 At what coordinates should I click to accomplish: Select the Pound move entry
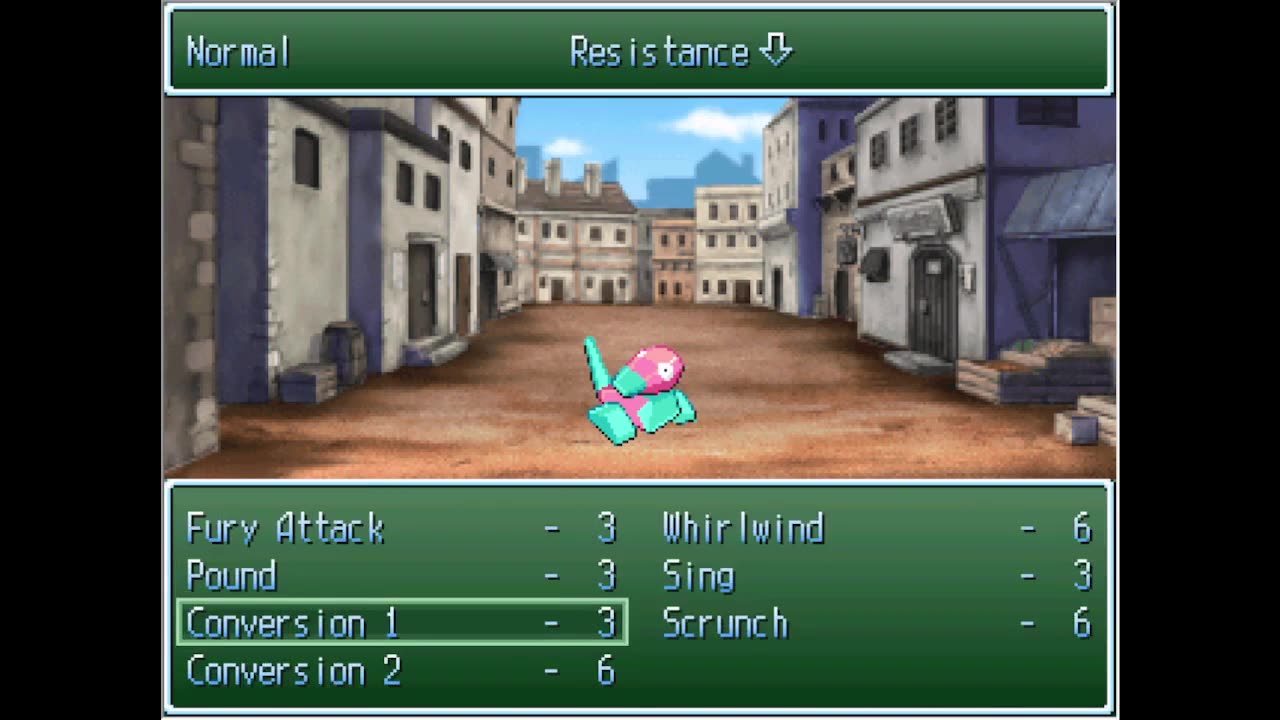pyautogui.click(x=232, y=576)
